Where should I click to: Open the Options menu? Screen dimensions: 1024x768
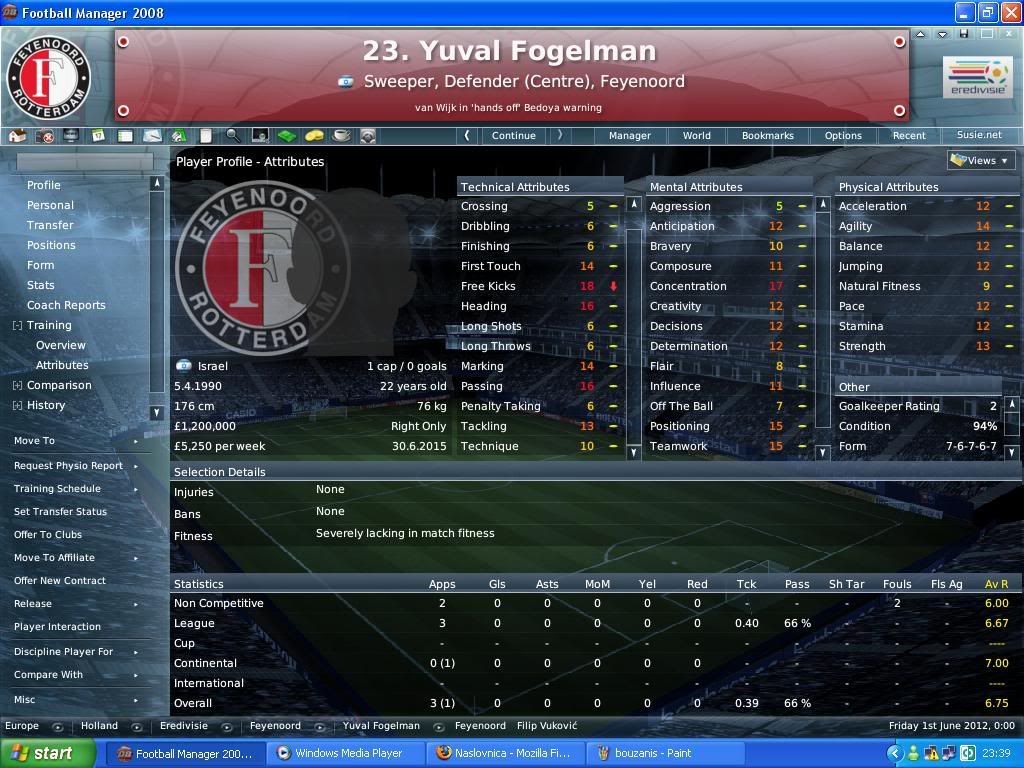(843, 135)
